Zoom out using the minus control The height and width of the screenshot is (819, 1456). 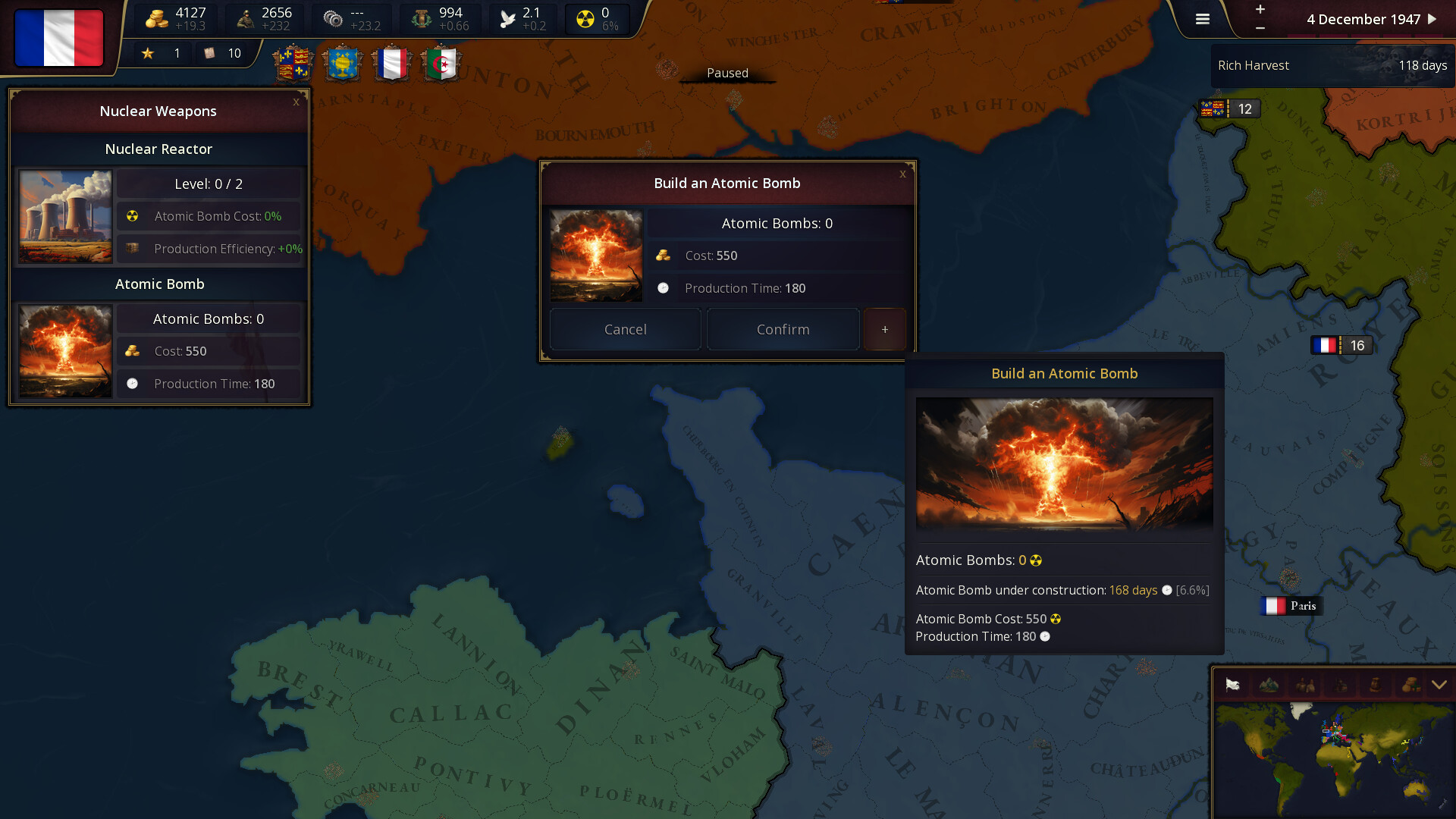click(1260, 28)
